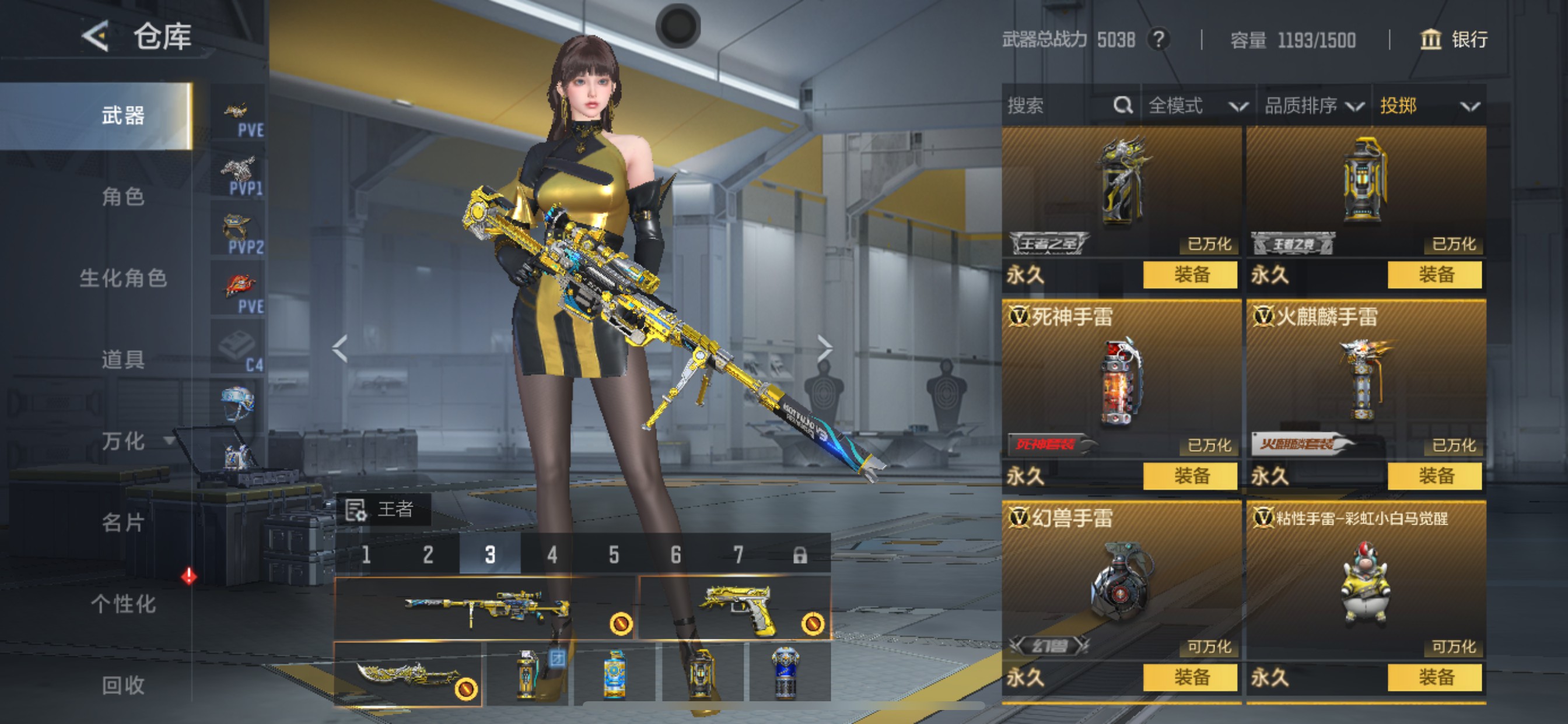Equip the 幻兽手雷 grenade
The width and height of the screenshot is (1568, 724).
(x=1190, y=677)
